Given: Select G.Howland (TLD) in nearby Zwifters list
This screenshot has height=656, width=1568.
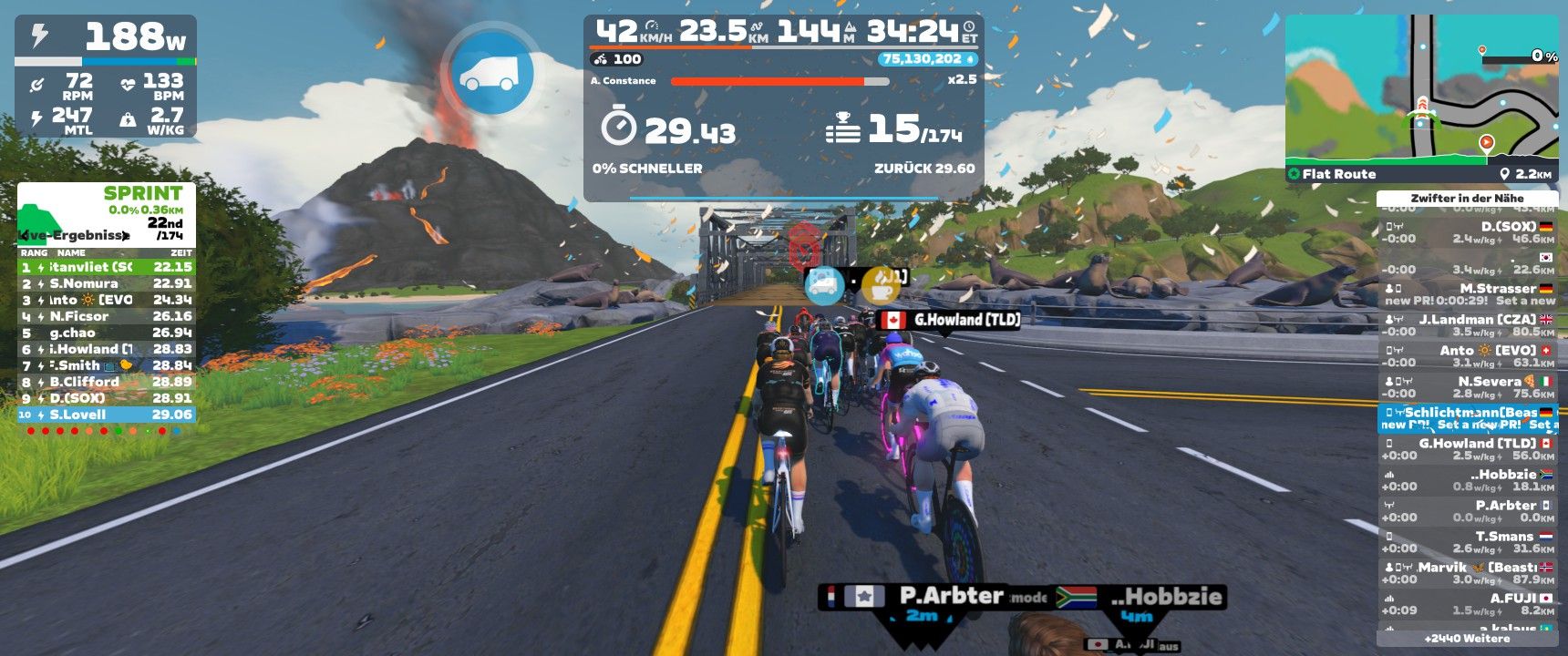Looking at the screenshot, I should [1467, 449].
